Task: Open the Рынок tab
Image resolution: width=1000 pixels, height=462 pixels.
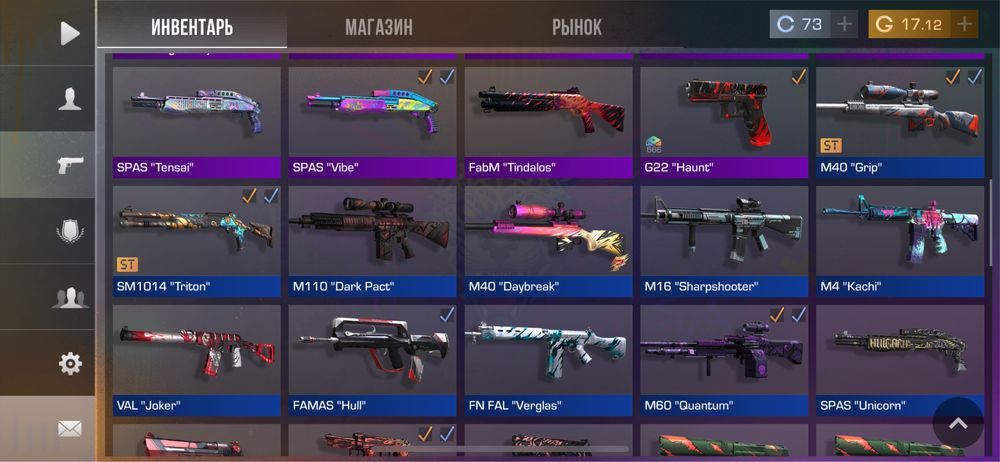Action: pyautogui.click(x=576, y=27)
